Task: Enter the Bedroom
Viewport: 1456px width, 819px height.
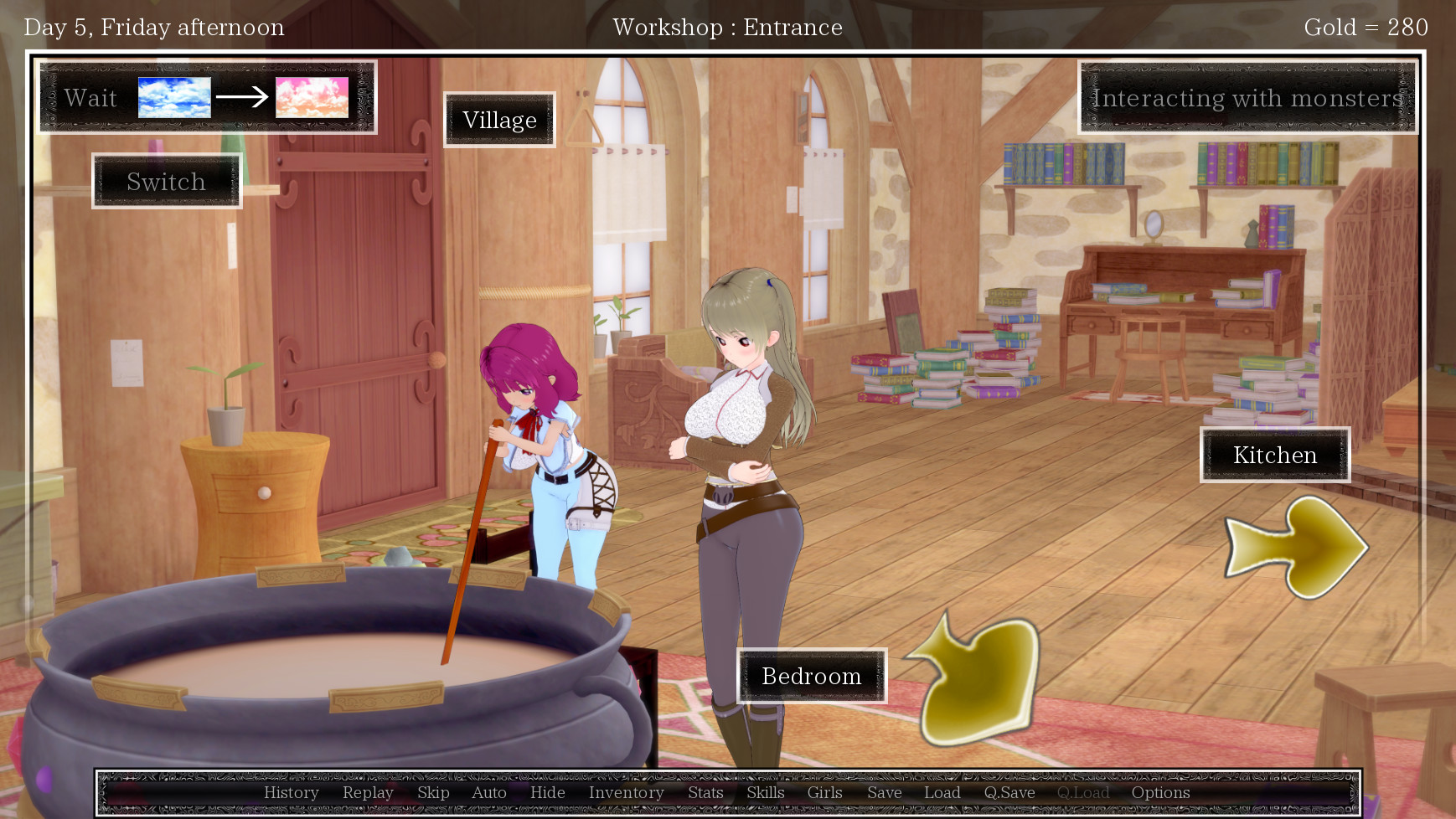Action: (x=811, y=676)
